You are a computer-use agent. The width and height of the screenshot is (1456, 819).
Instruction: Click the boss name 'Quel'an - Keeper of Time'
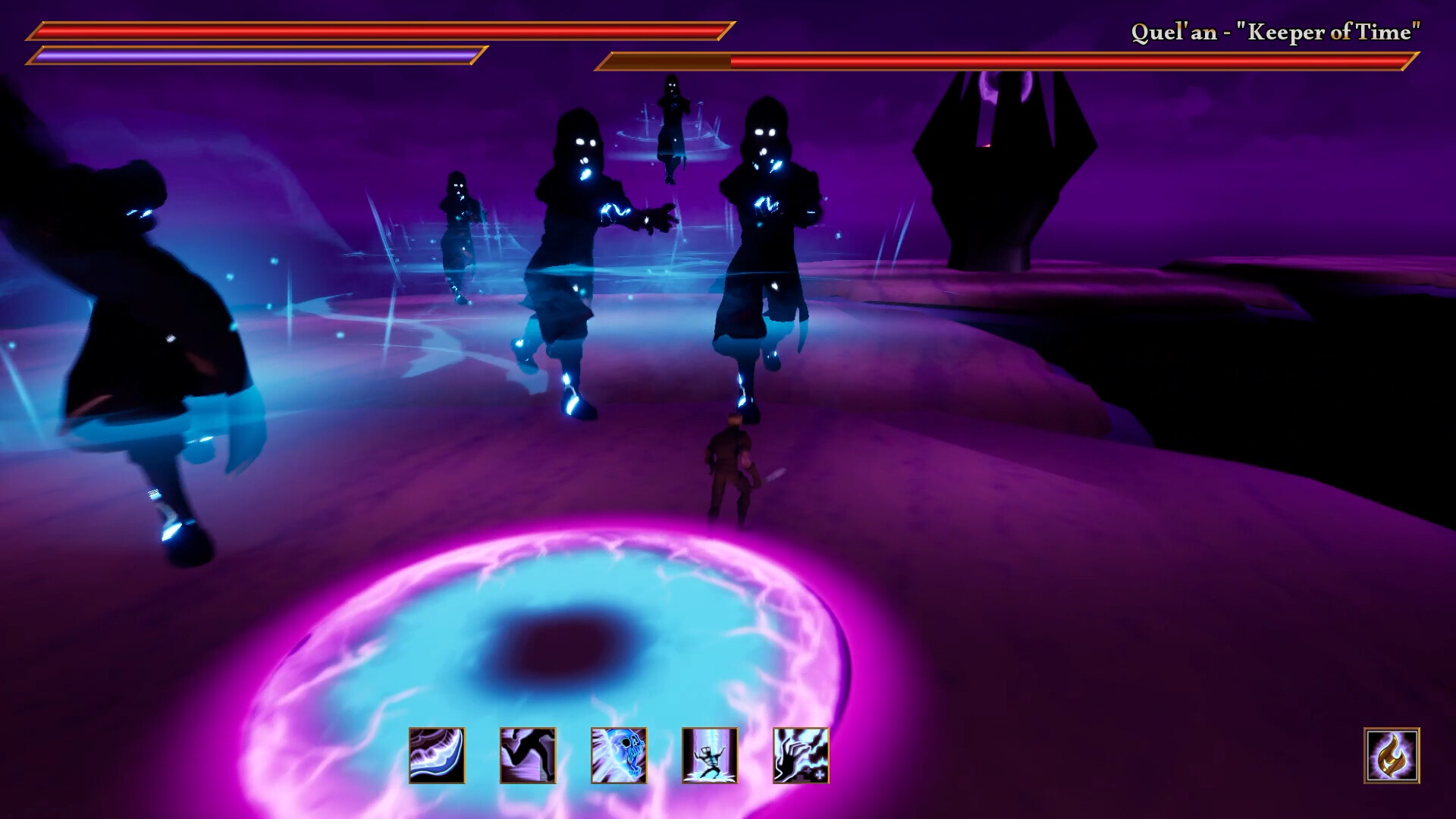pos(1276,32)
